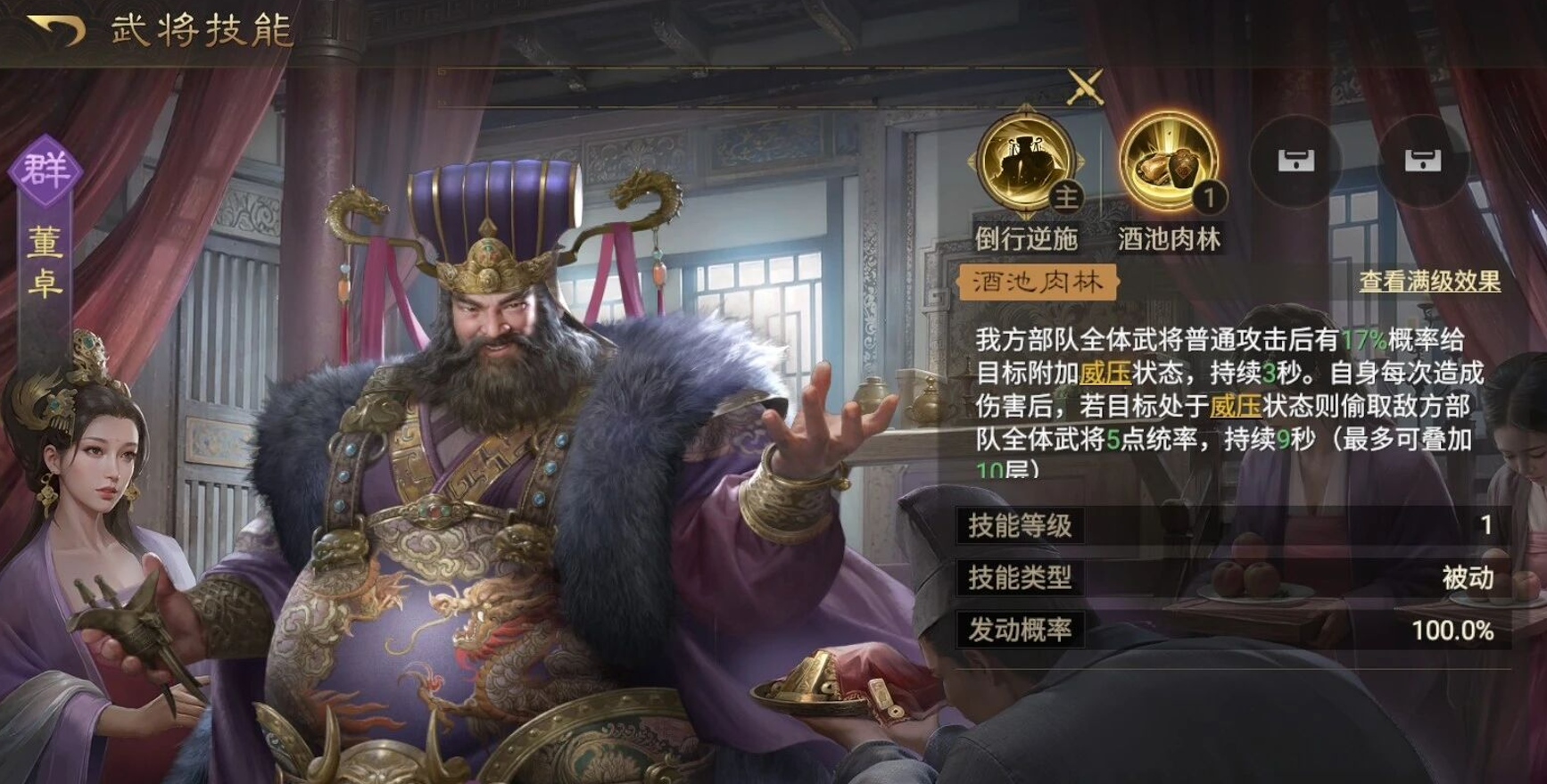Open 查看满级效果 to preview max level
Viewport: 1547px width, 784px height.
click(x=1447, y=282)
